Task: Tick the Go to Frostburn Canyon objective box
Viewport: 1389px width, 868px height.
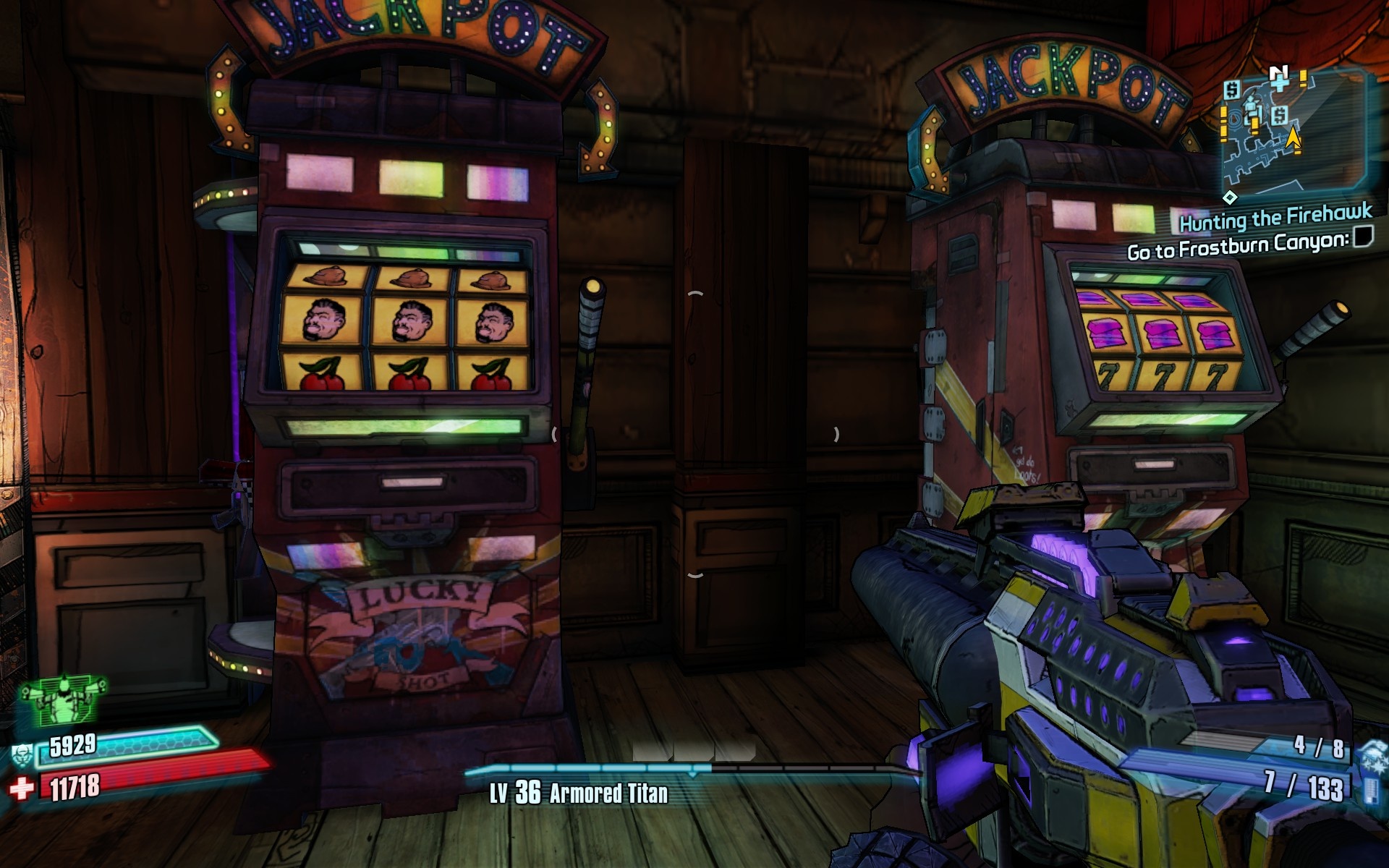Action: [x=1363, y=237]
